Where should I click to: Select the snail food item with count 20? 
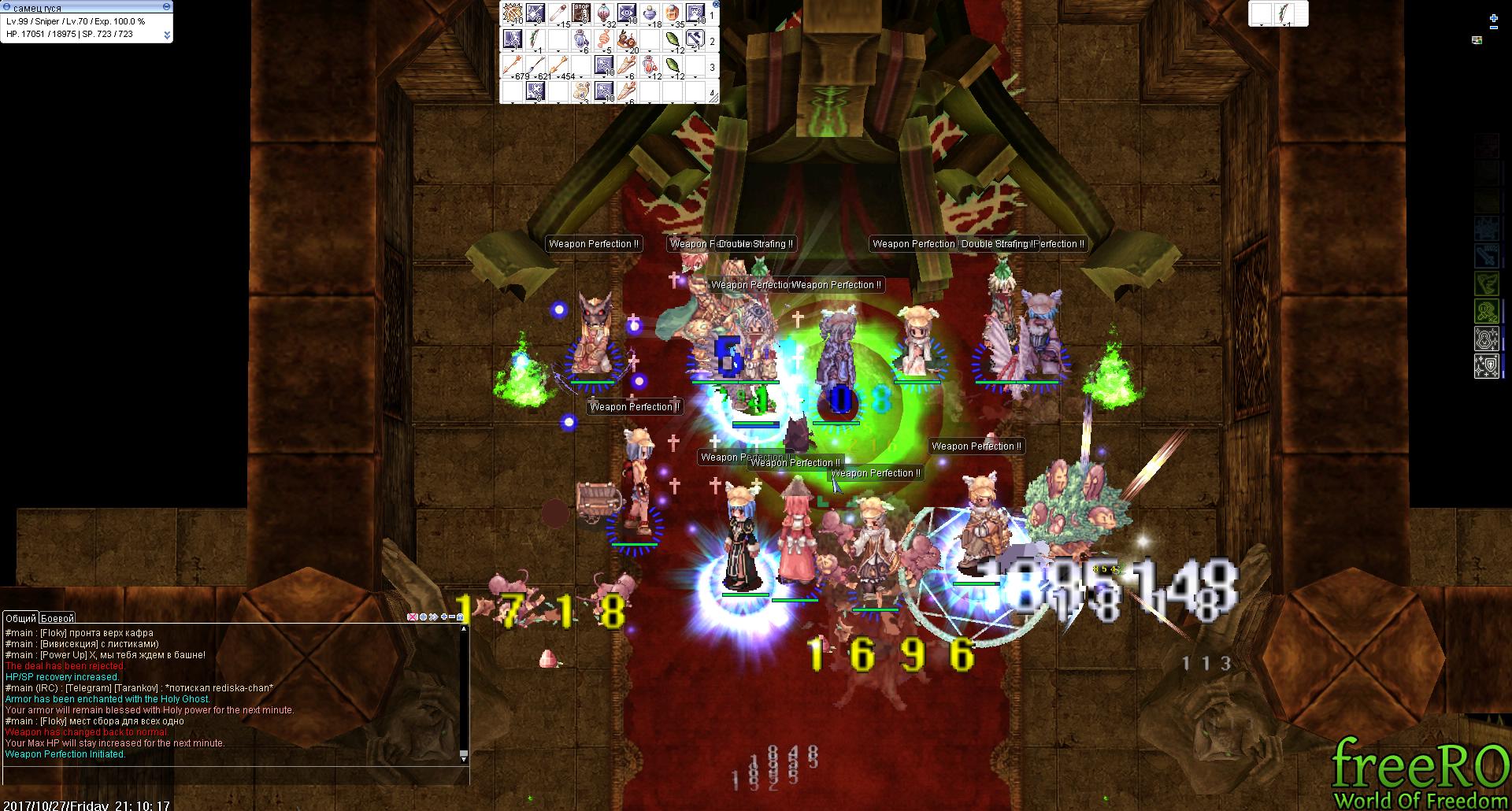[628, 39]
